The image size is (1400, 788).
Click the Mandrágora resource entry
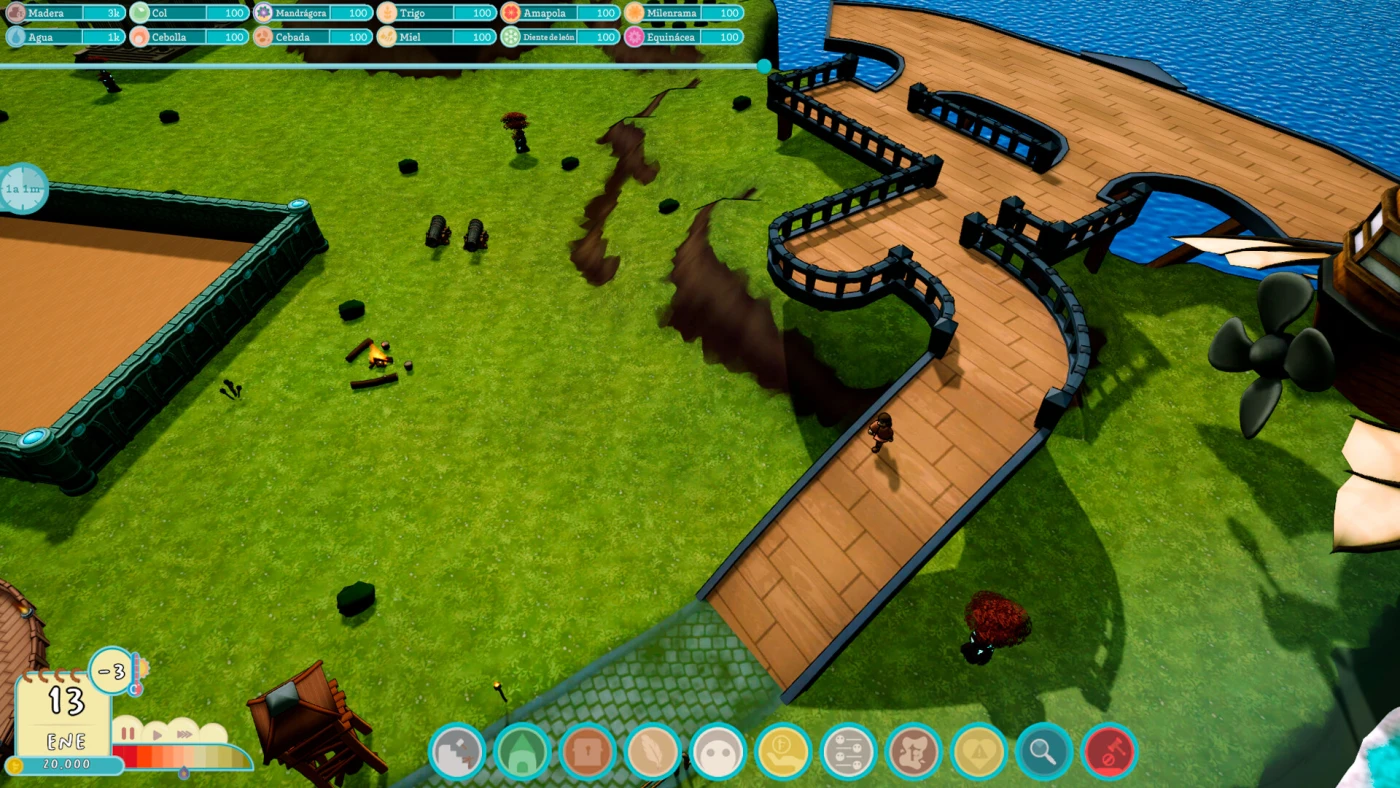point(313,13)
